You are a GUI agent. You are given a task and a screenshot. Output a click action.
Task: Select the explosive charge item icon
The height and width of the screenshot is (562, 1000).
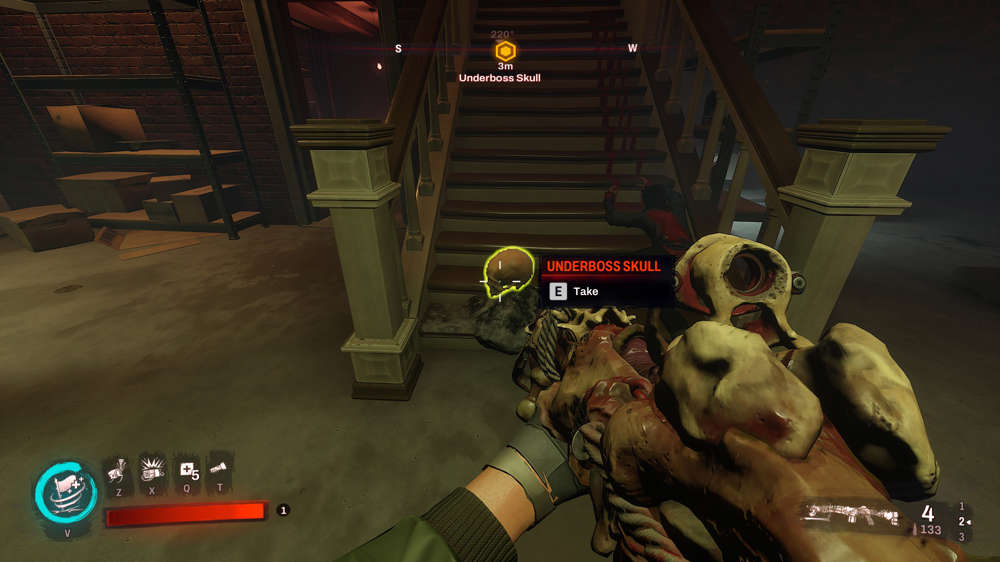(x=152, y=471)
